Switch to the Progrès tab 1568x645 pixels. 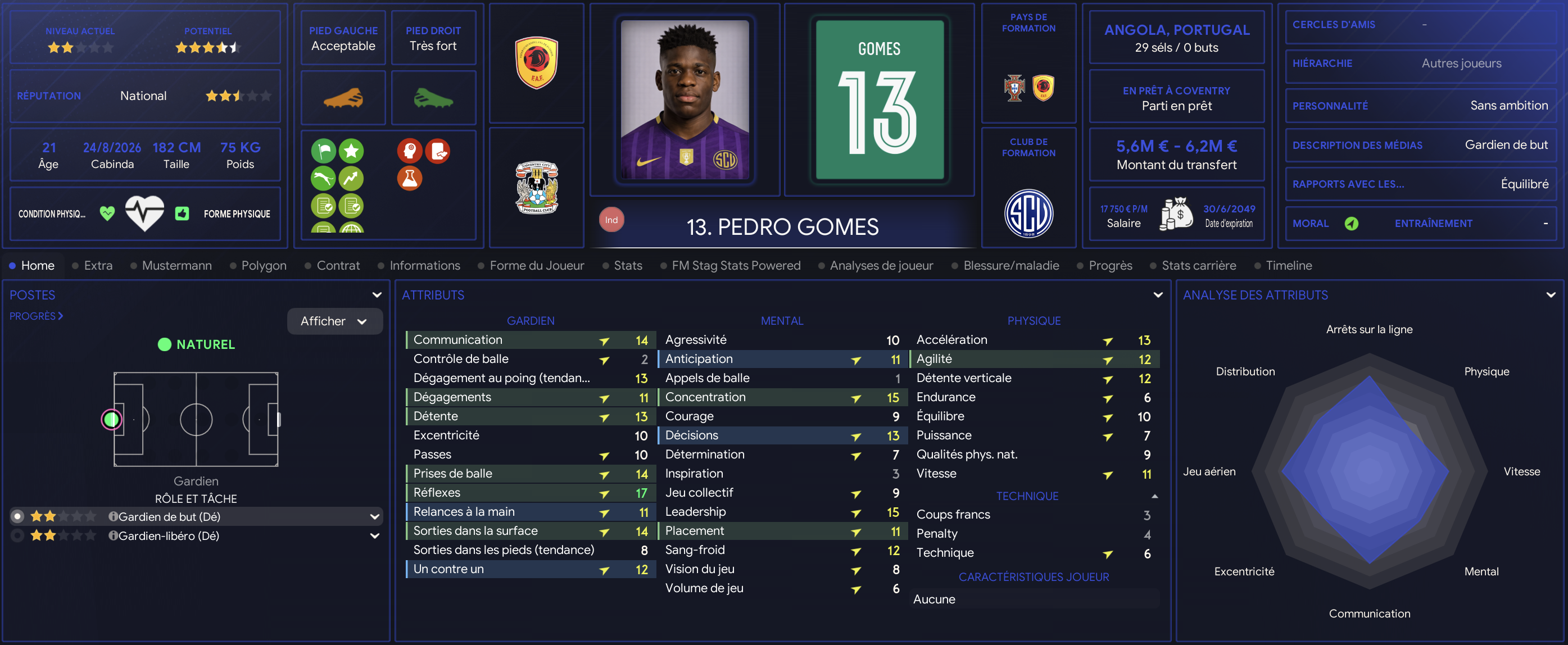[x=1109, y=265]
